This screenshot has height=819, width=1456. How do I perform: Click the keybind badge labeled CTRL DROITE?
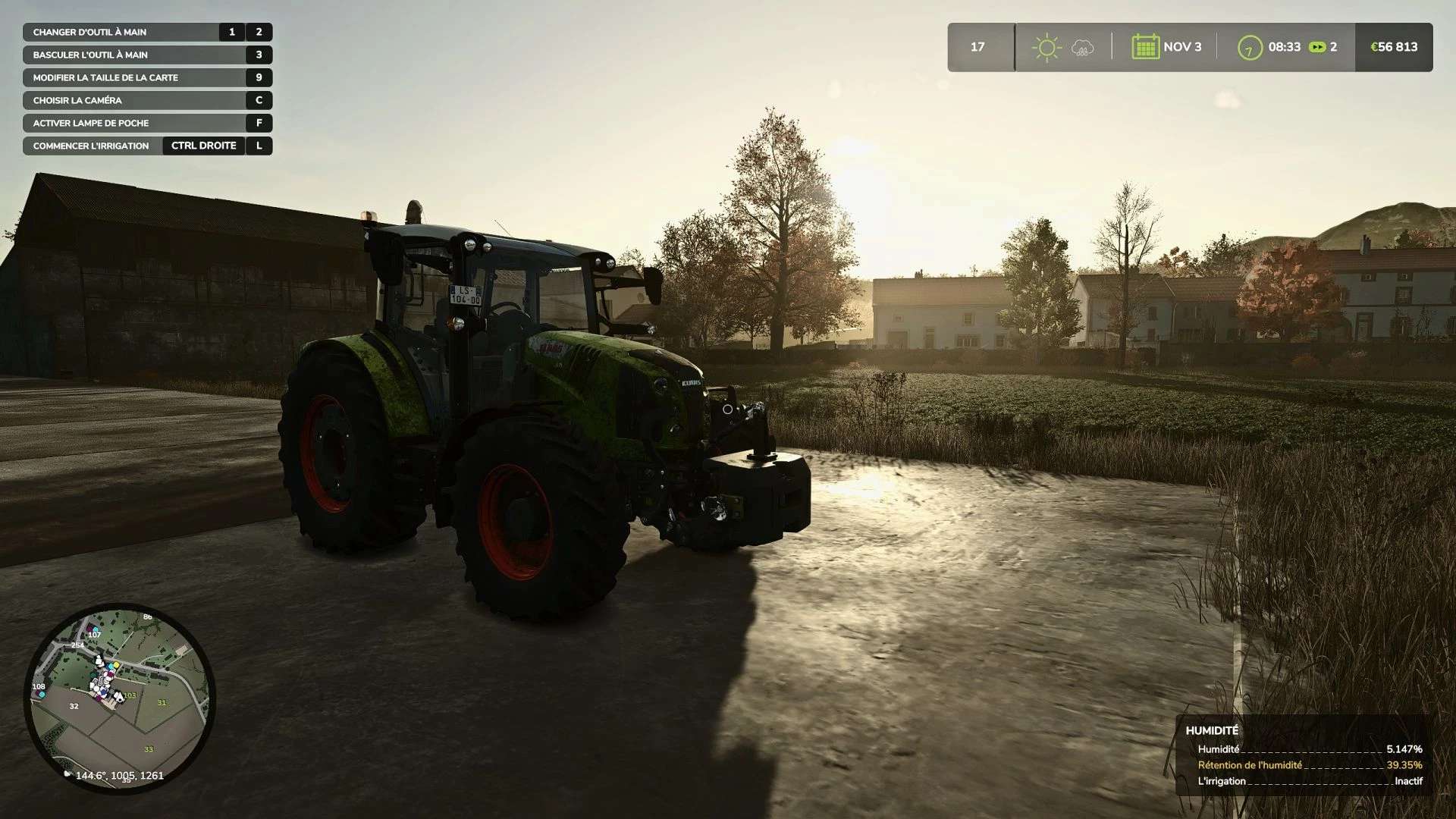(x=203, y=146)
